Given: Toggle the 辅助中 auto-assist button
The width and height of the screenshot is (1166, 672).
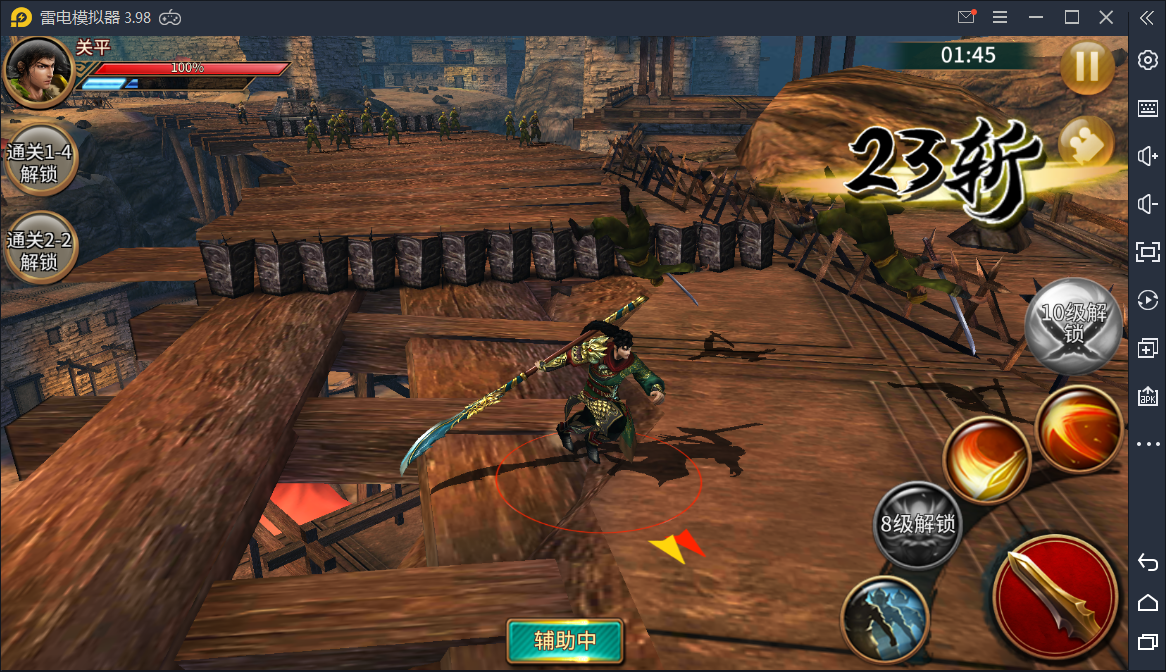Looking at the screenshot, I should [565, 640].
